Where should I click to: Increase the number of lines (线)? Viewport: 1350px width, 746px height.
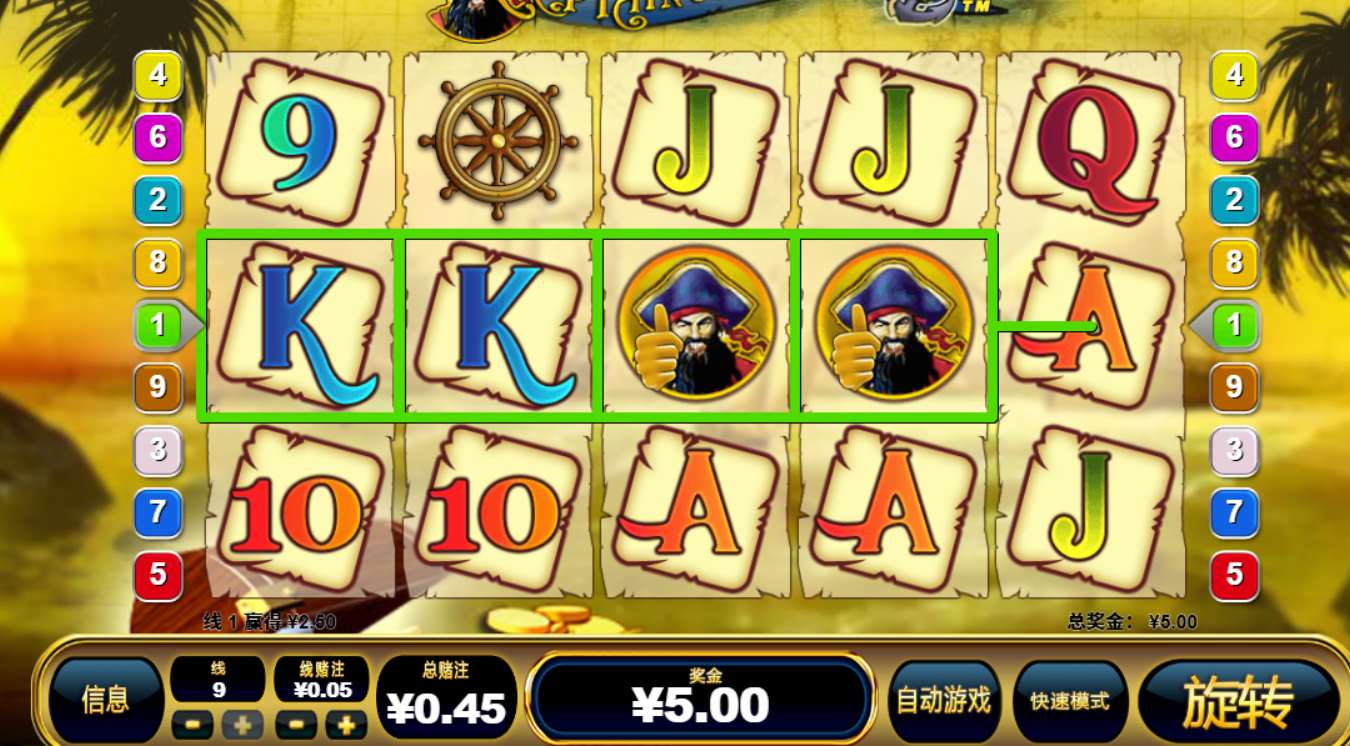coord(243,724)
